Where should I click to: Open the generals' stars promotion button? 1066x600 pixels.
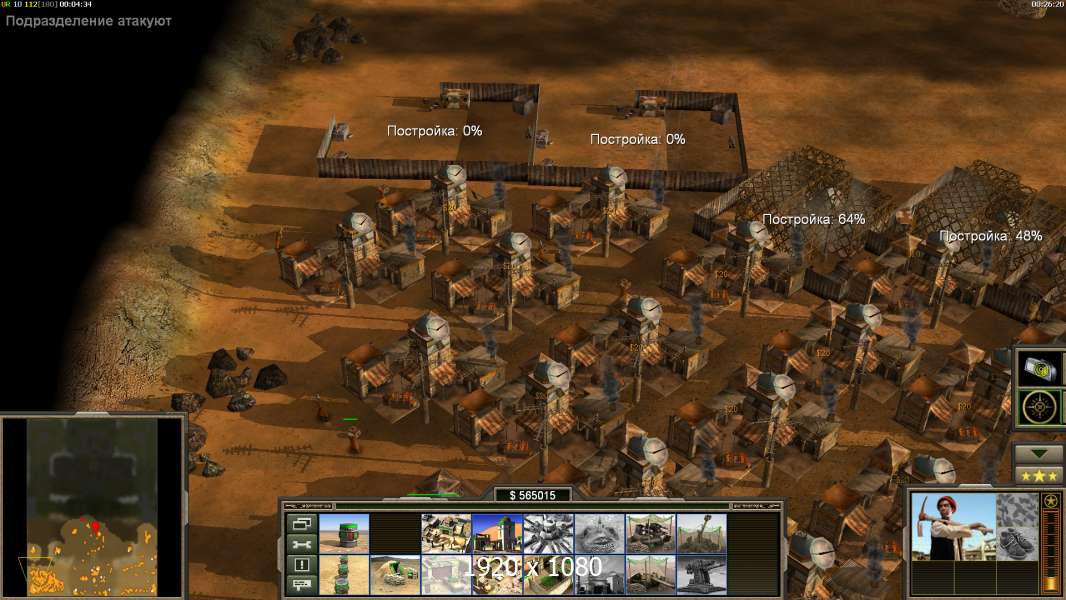point(1039,476)
